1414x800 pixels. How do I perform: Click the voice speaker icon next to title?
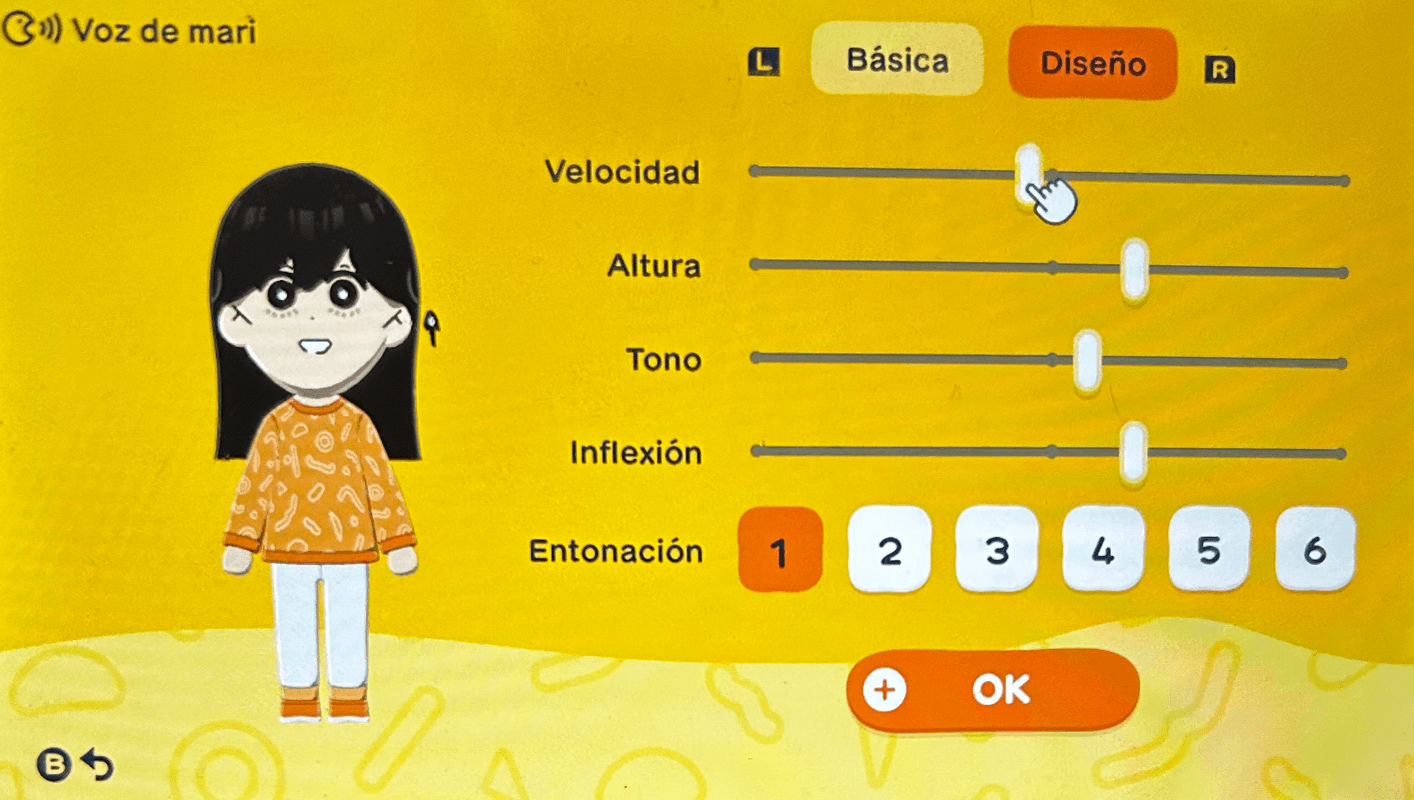click(x=31, y=27)
